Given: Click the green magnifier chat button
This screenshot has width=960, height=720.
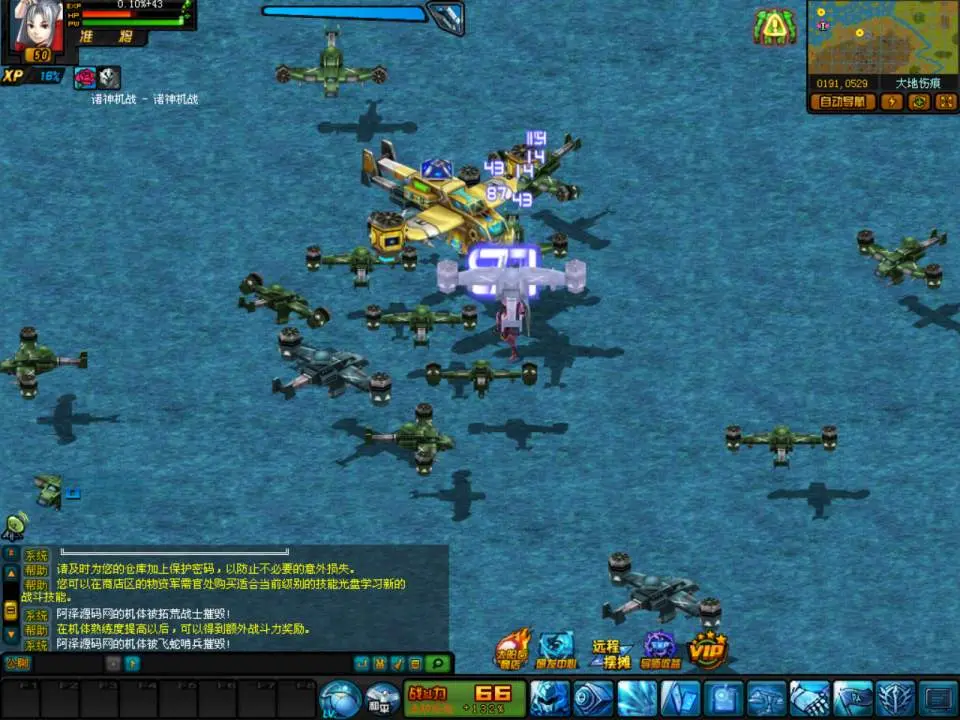Looking at the screenshot, I should [x=436, y=662].
